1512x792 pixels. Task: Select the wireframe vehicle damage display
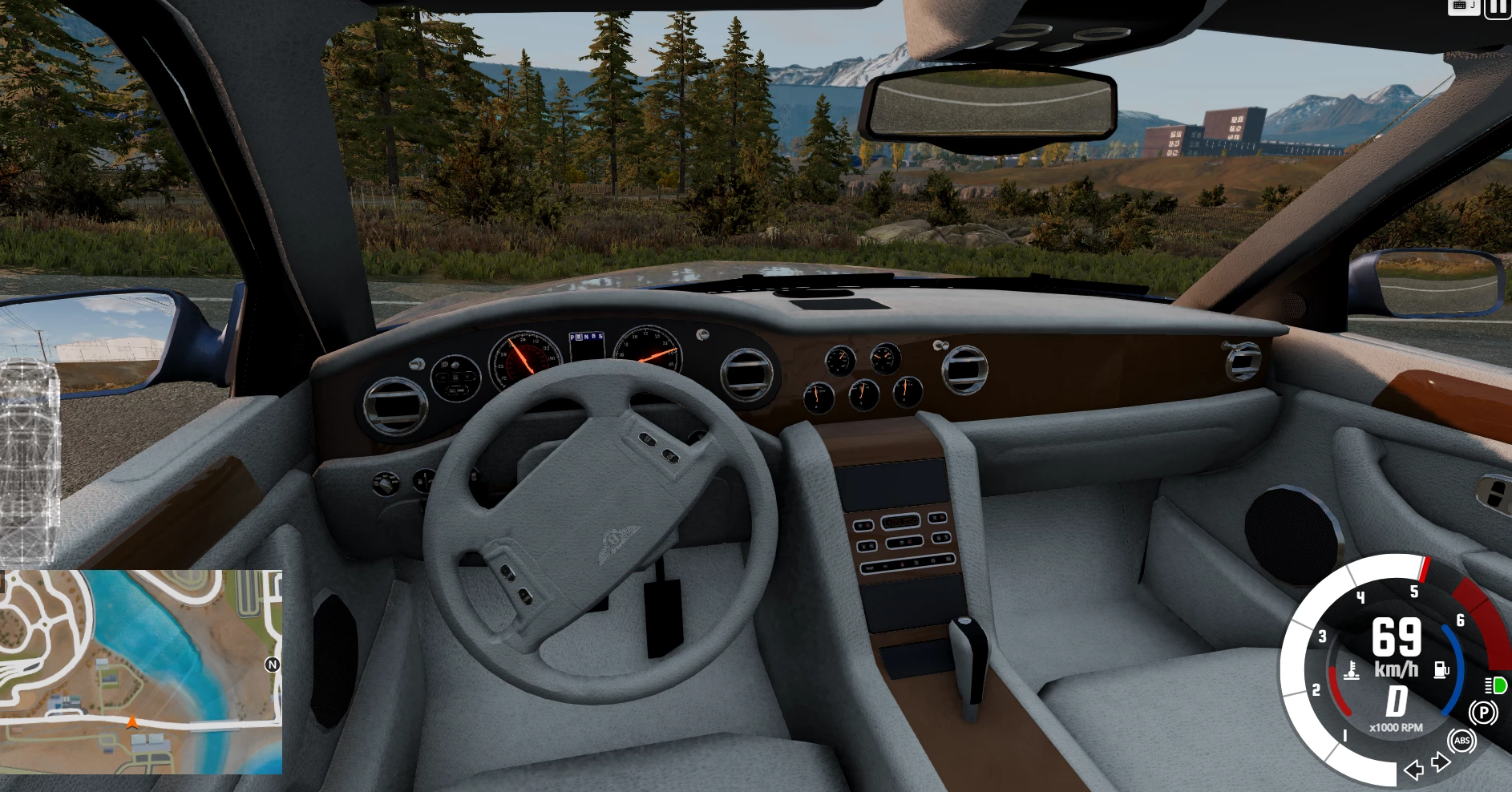pos(30,461)
